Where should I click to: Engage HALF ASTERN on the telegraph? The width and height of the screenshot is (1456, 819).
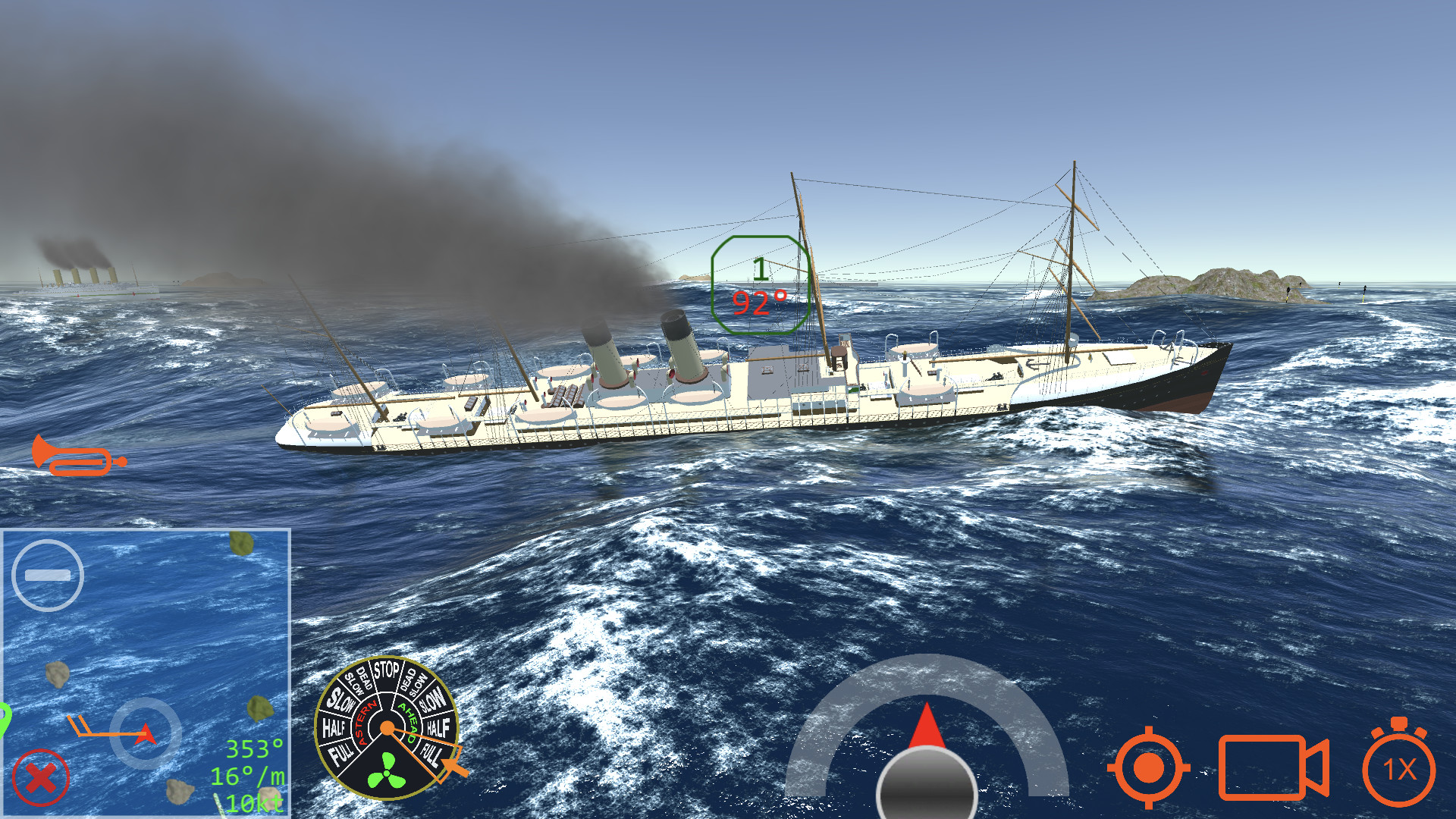[336, 726]
